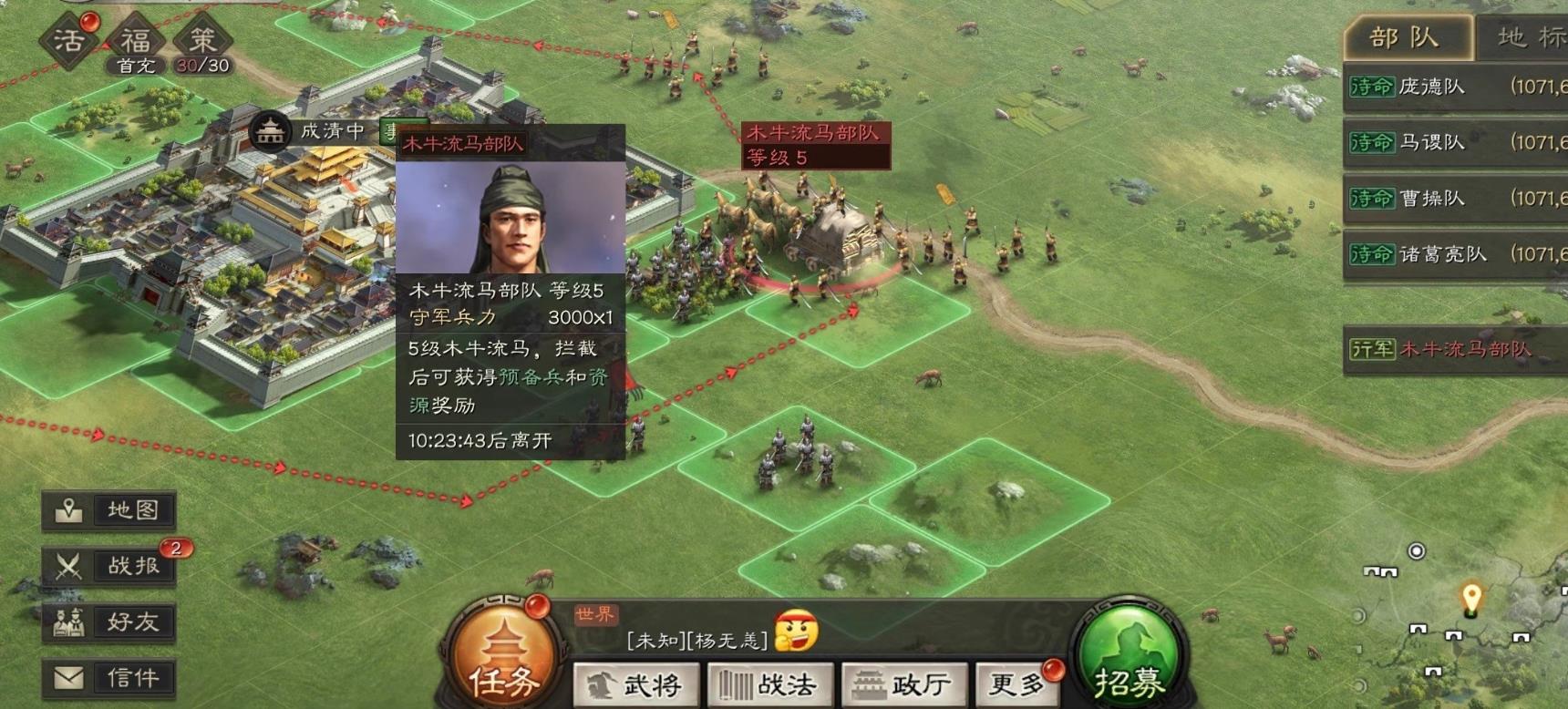Viewport: 1568px width, 709px height.
Task: Check the 战报 (battle reports)
Action: pyautogui.click(x=108, y=565)
